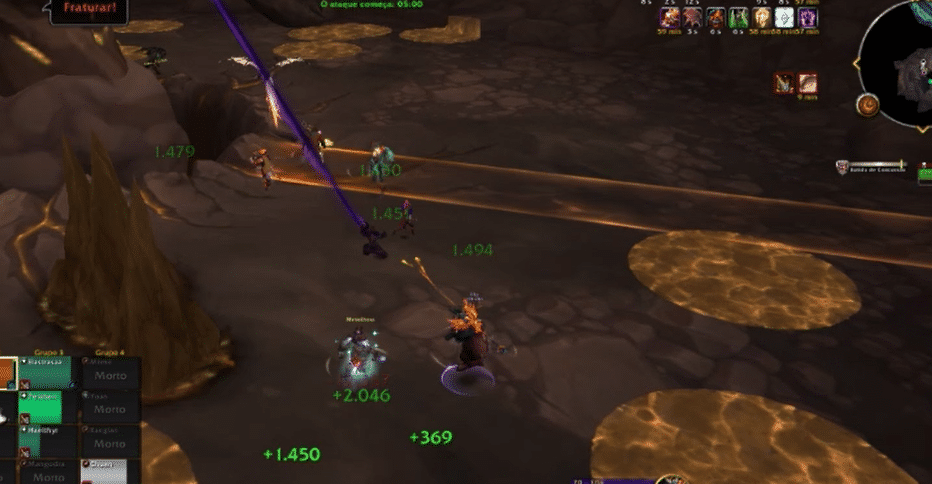The image size is (932, 484).
Task: Click the round orange swirl button beside the minimap
Action: pyautogui.click(x=867, y=105)
